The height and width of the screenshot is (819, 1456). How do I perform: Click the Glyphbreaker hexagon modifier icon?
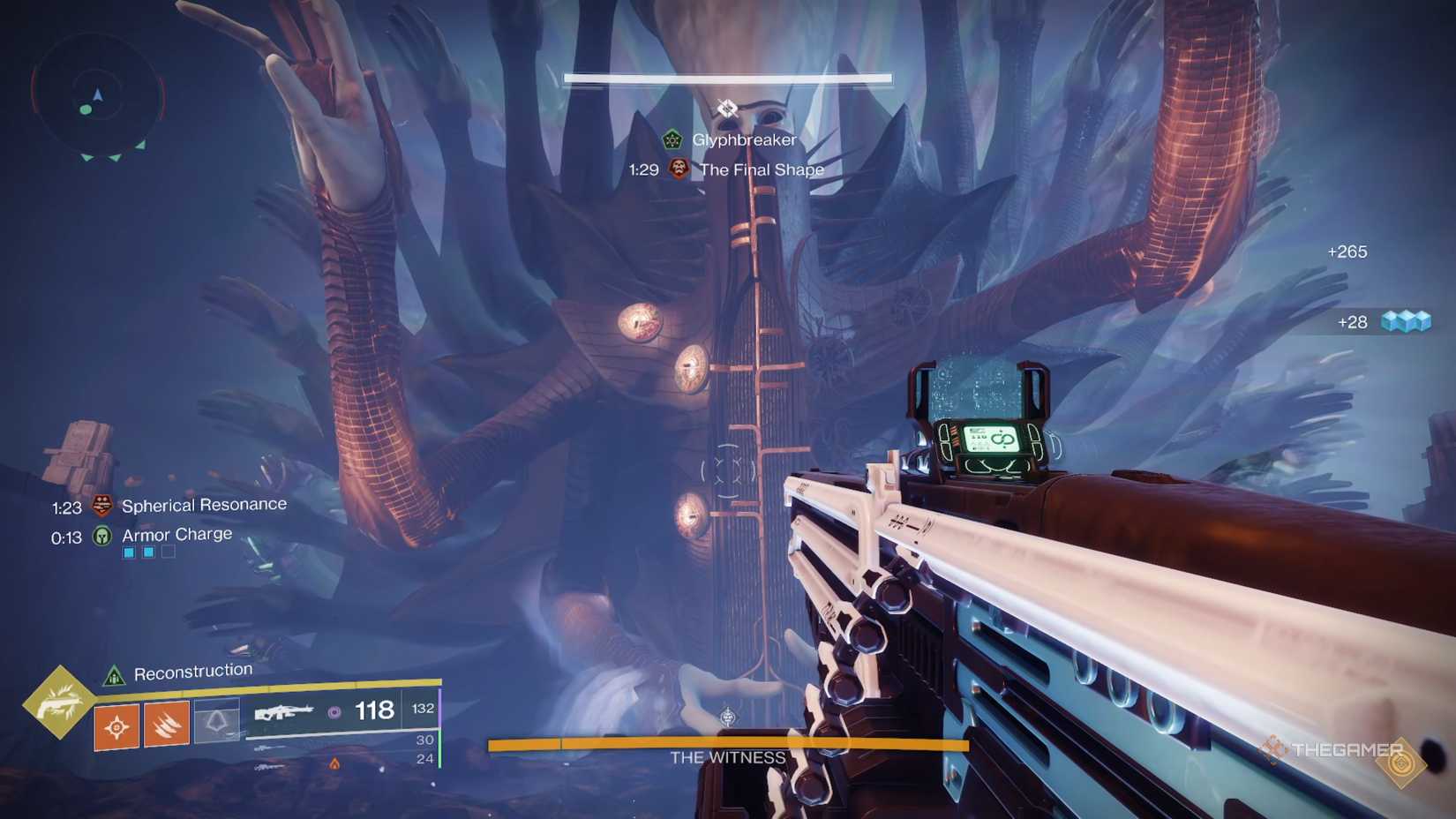[672, 139]
